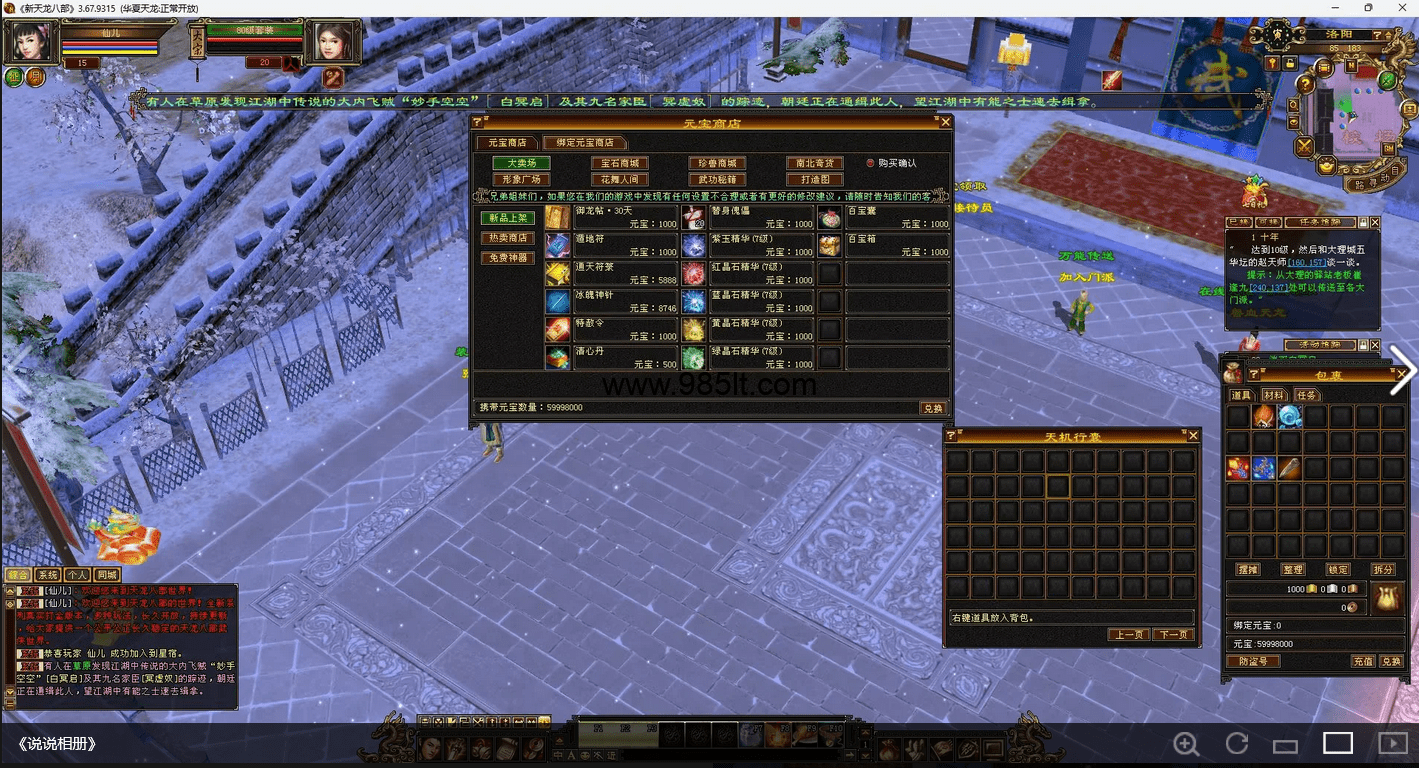Screen dimensions: 1419x768
Task: Select the 通天符箓 shop item
Action: click(x=610, y=273)
